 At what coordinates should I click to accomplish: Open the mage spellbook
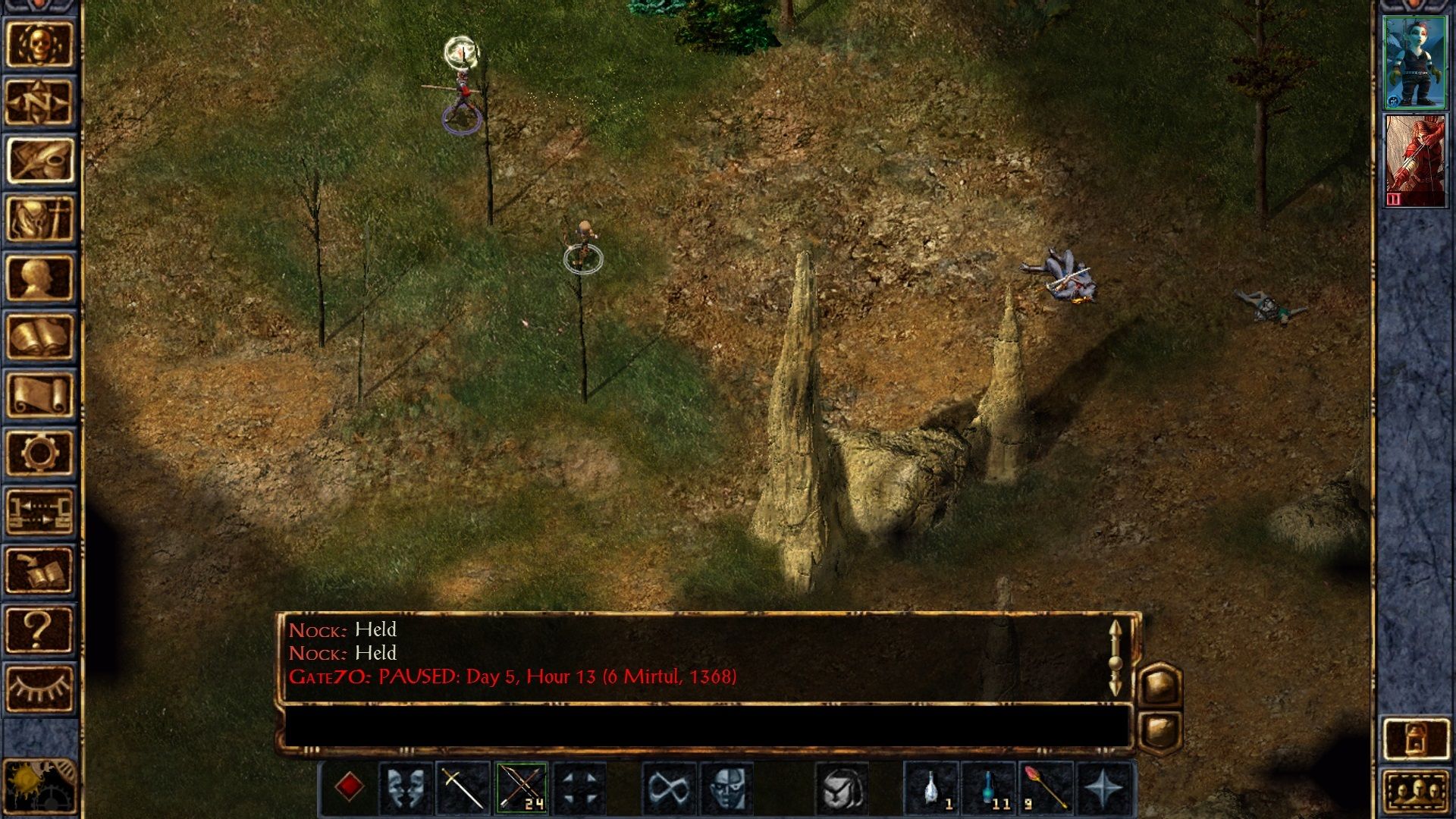point(39,336)
